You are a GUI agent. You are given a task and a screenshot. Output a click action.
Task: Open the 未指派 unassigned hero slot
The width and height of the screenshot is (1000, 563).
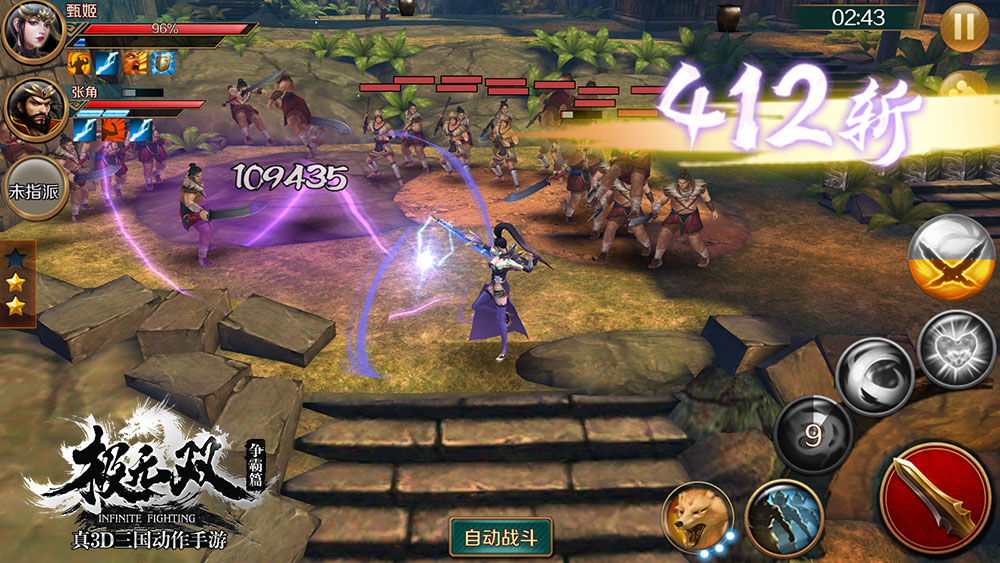[x=34, y=187]
